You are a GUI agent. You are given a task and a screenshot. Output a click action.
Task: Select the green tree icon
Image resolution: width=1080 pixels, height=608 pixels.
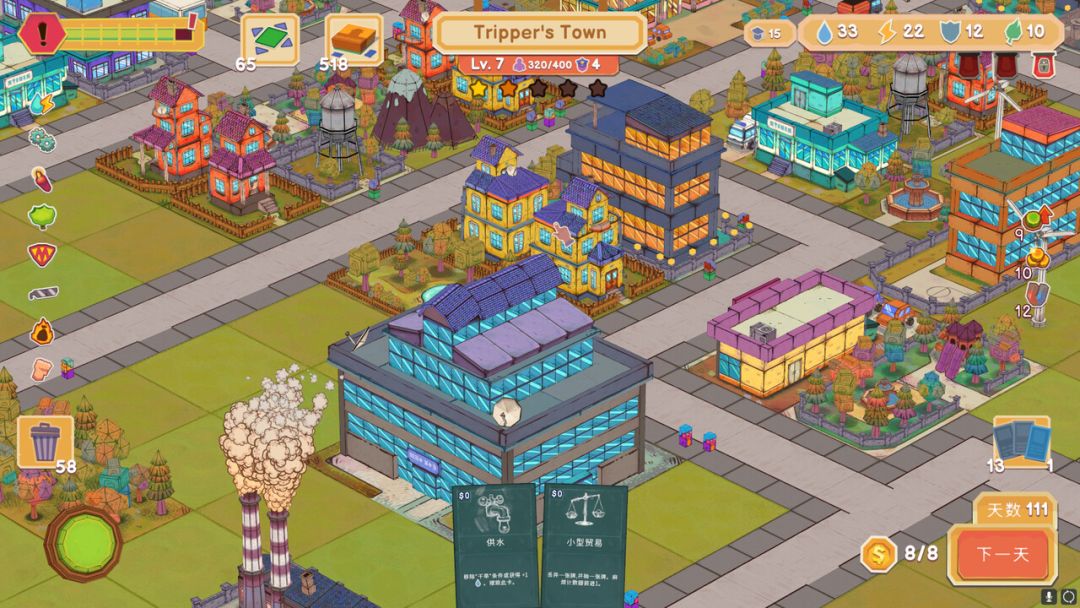(42, 216)
